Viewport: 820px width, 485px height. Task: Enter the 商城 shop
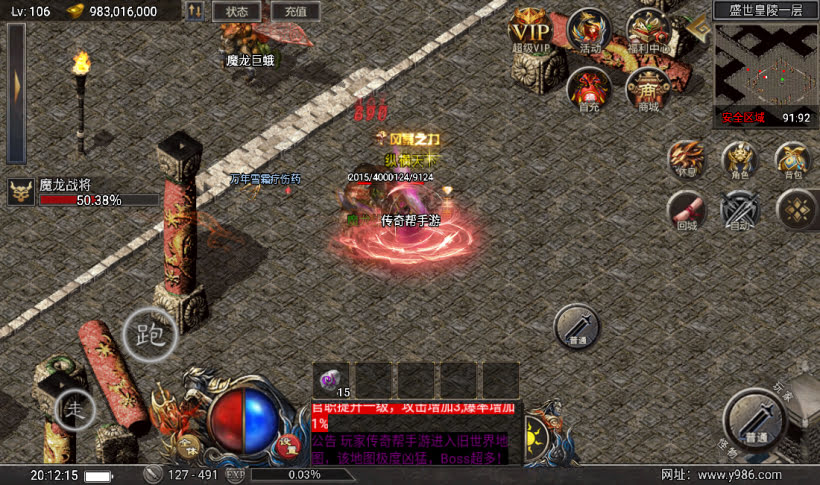[x=647, y=90]
